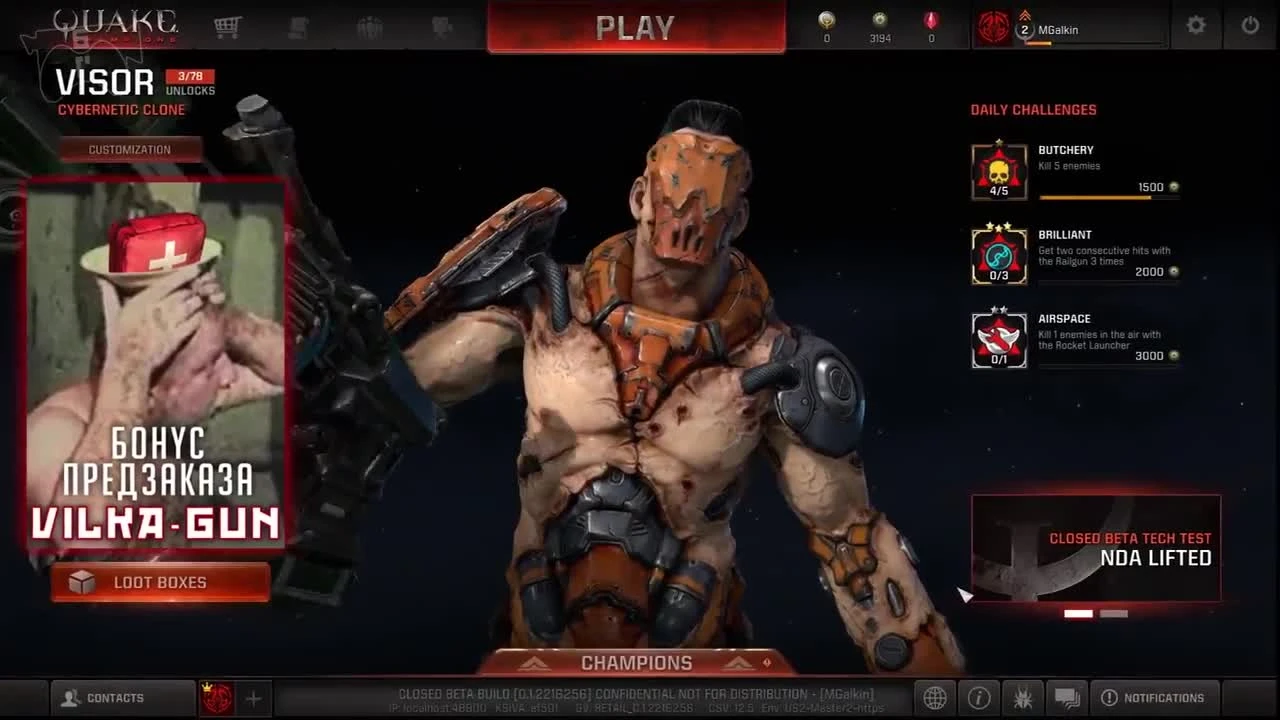Click the Airspace challenge rocket icon

coord(997,338)
